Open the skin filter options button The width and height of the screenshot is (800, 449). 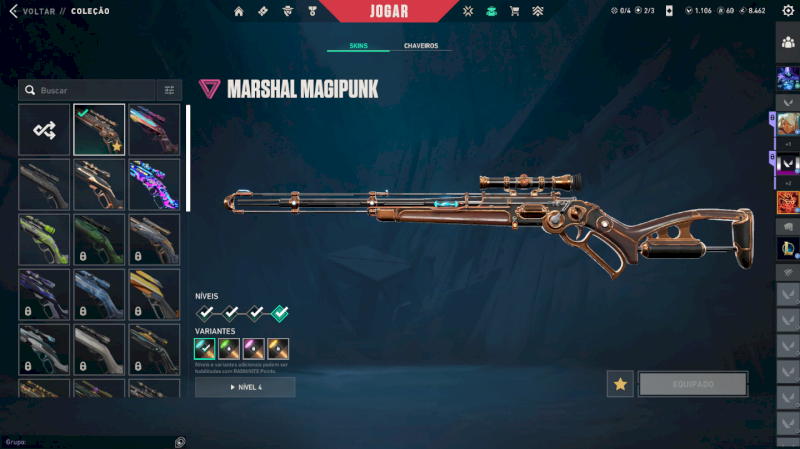pyautogui.click(x=169, y=90)
